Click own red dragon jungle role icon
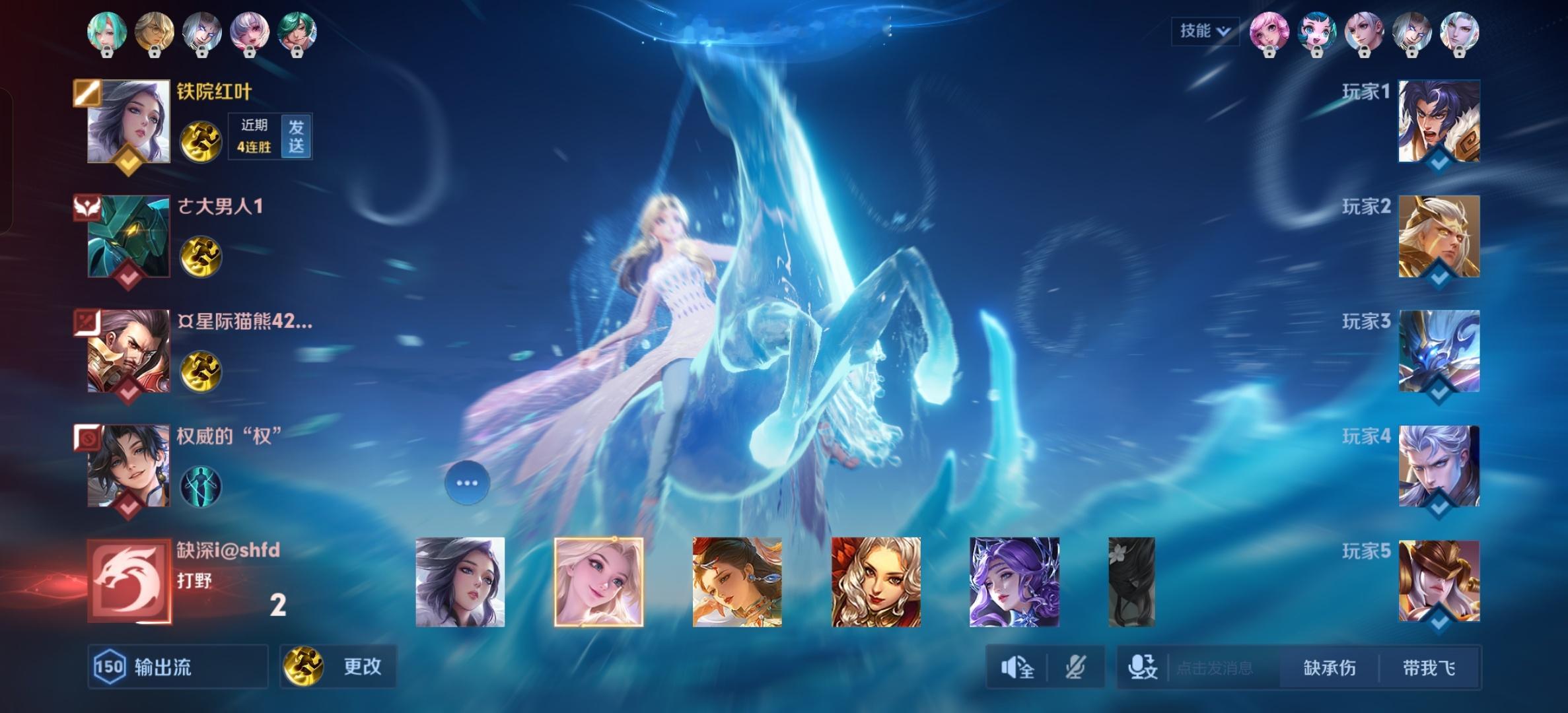This screenshot has height=713, width=1568. pos(129,581)
